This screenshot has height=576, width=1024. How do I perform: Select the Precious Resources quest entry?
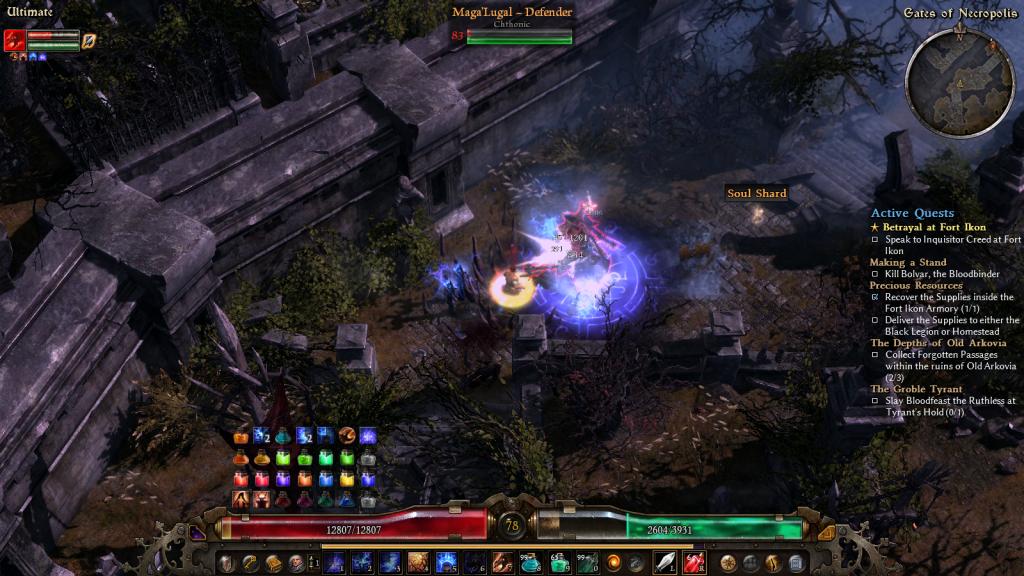(x=916, y=285)
